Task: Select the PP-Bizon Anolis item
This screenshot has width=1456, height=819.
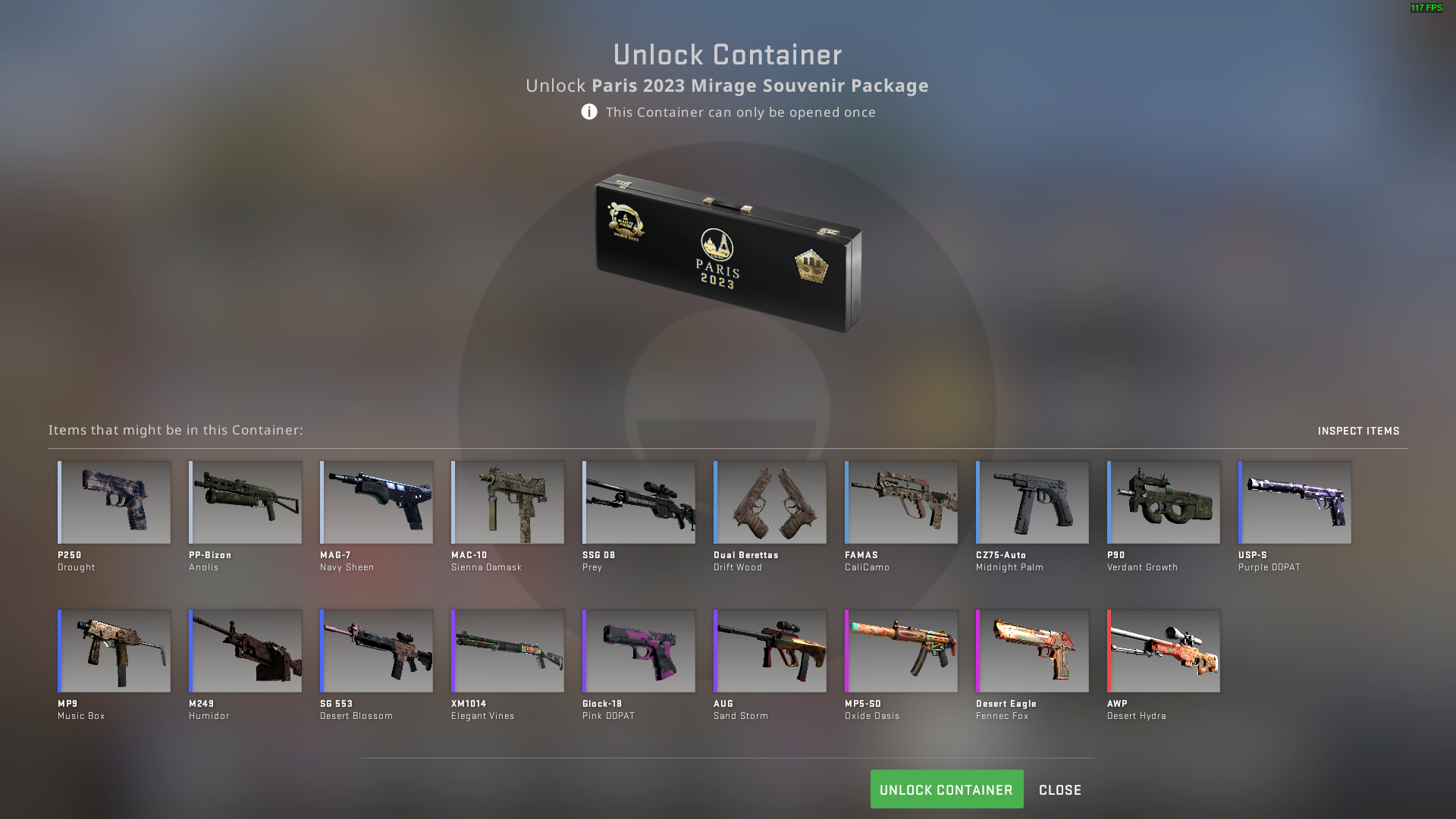Action: point(244,502)
